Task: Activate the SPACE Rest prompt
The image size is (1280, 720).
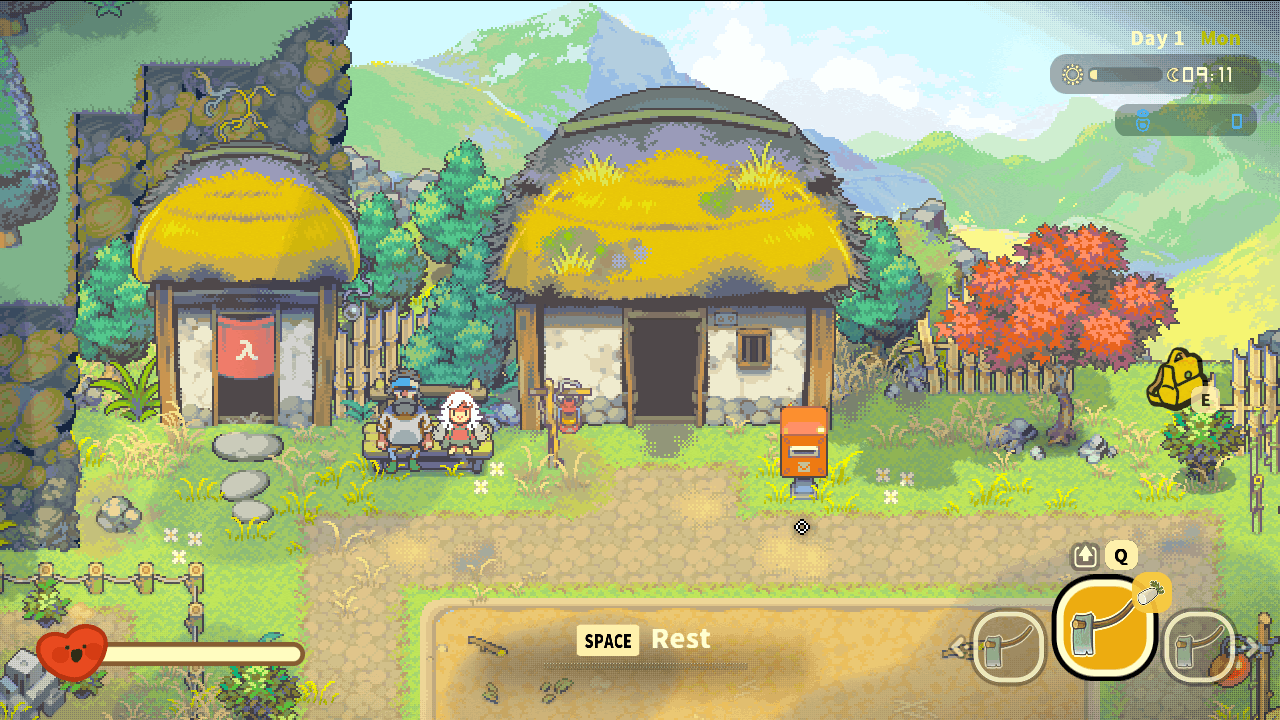Action: (x=607, y=641)
